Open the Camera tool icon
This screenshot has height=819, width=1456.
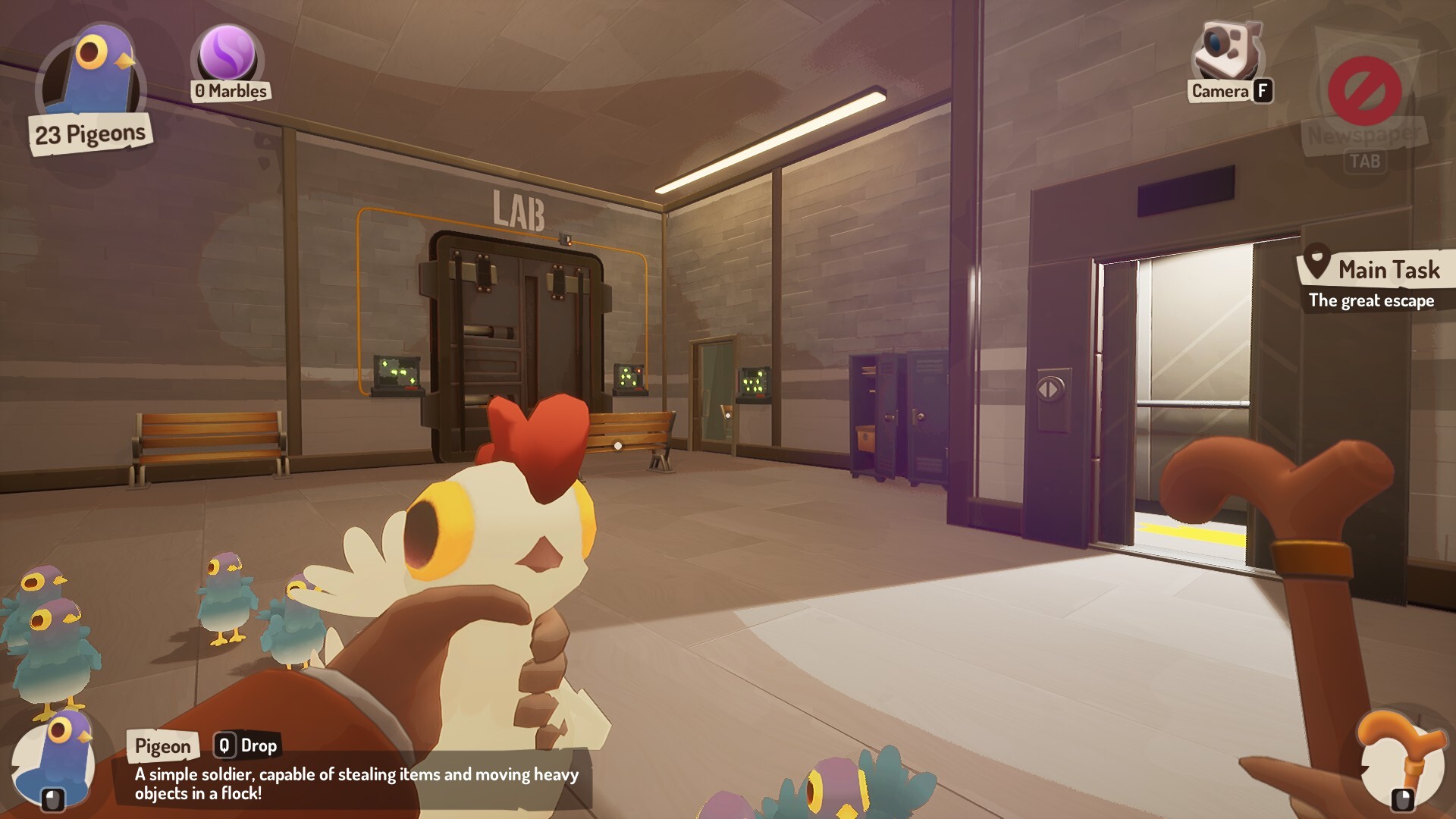[x=1227, y=52]
